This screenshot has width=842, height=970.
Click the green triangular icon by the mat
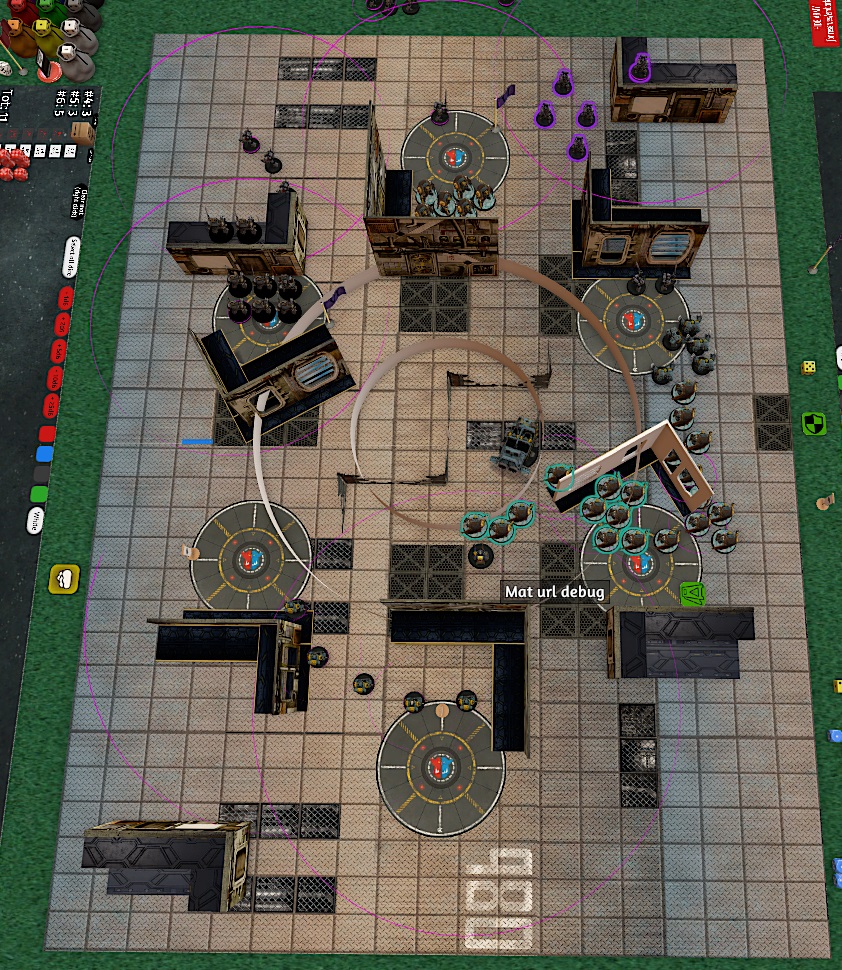point(691,595)
